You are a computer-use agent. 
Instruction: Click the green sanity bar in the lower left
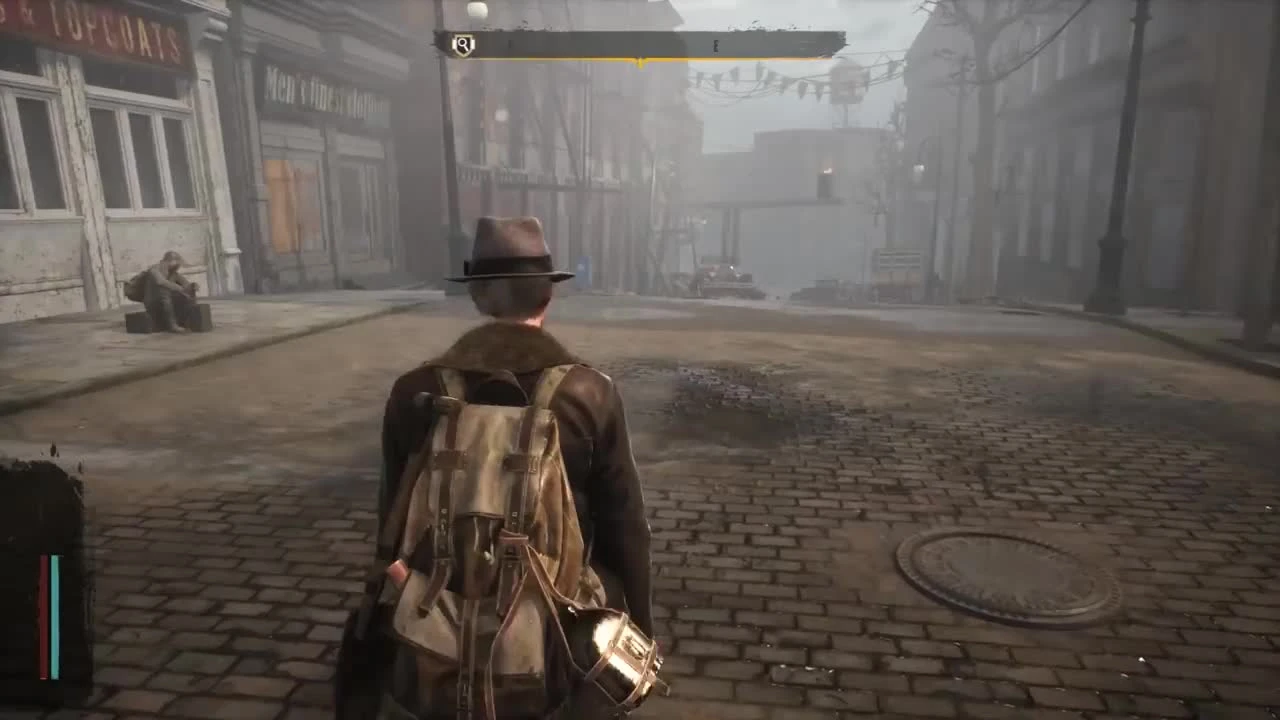[x=54, y=615]
